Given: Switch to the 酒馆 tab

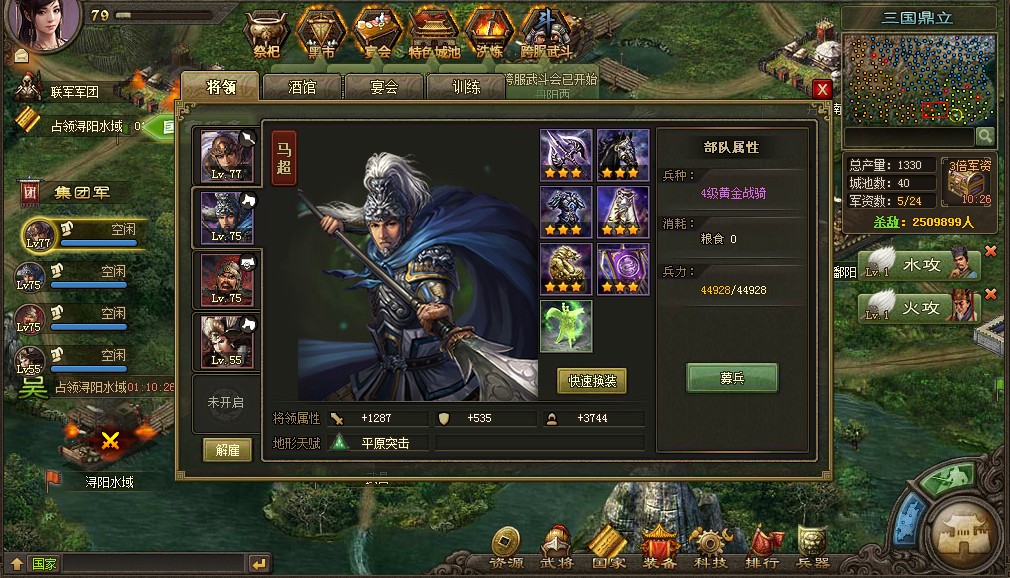Looking at the screenshot, I should click(302, 87).
